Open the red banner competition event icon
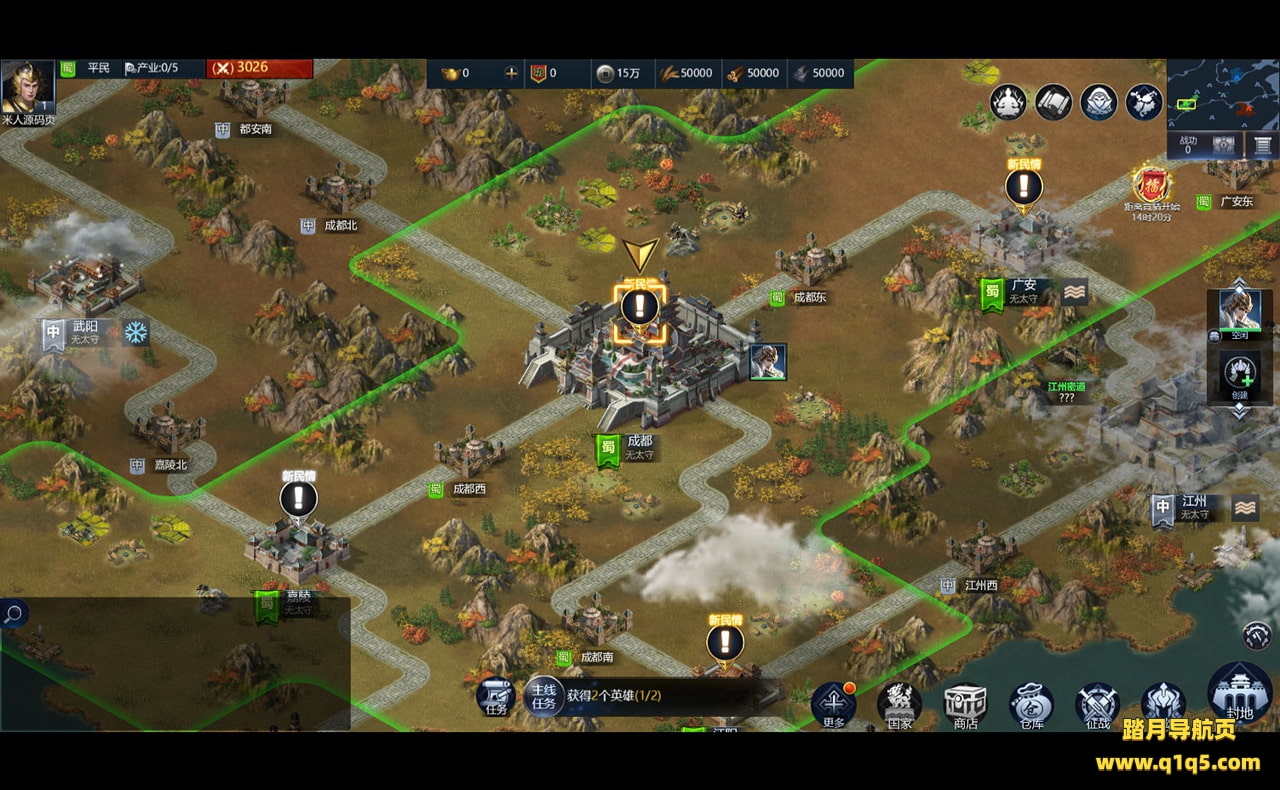 click(1151, 184)
